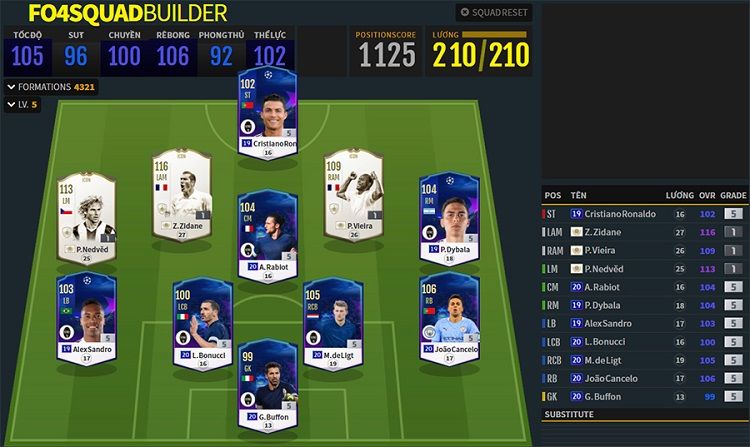
Task: Choose the P. Dybala right-mid card
Action: (x=448, y=217)
